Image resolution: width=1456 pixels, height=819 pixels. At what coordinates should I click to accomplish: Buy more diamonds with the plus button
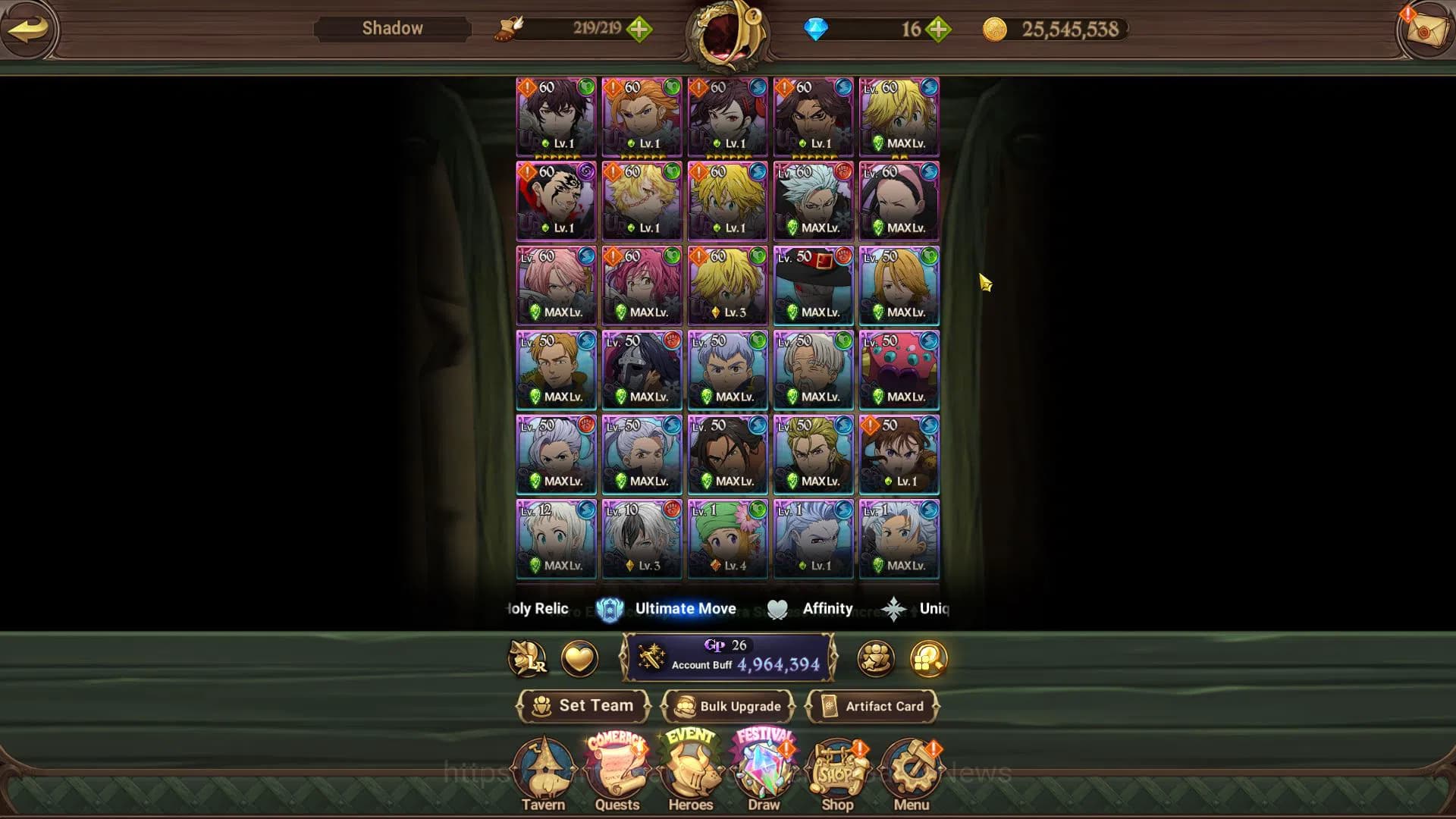(x=938, y=30)
